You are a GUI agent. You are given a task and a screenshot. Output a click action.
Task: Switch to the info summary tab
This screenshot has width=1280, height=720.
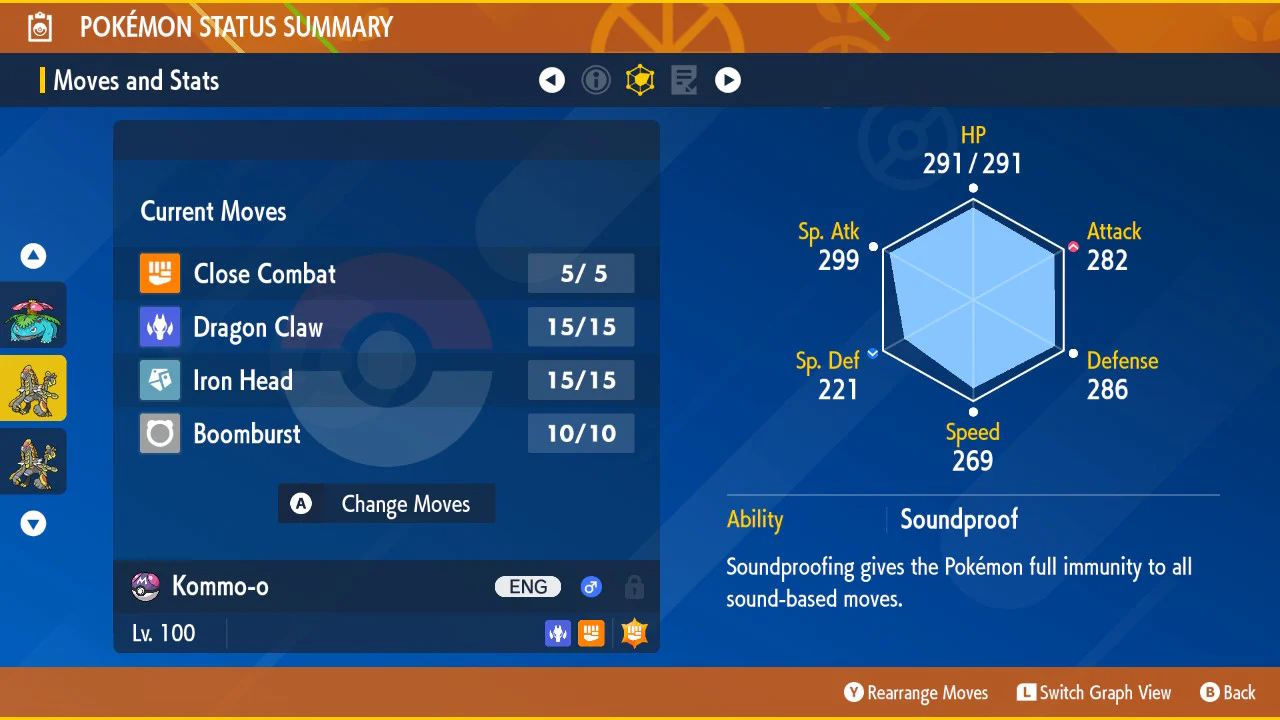point(596,80)
